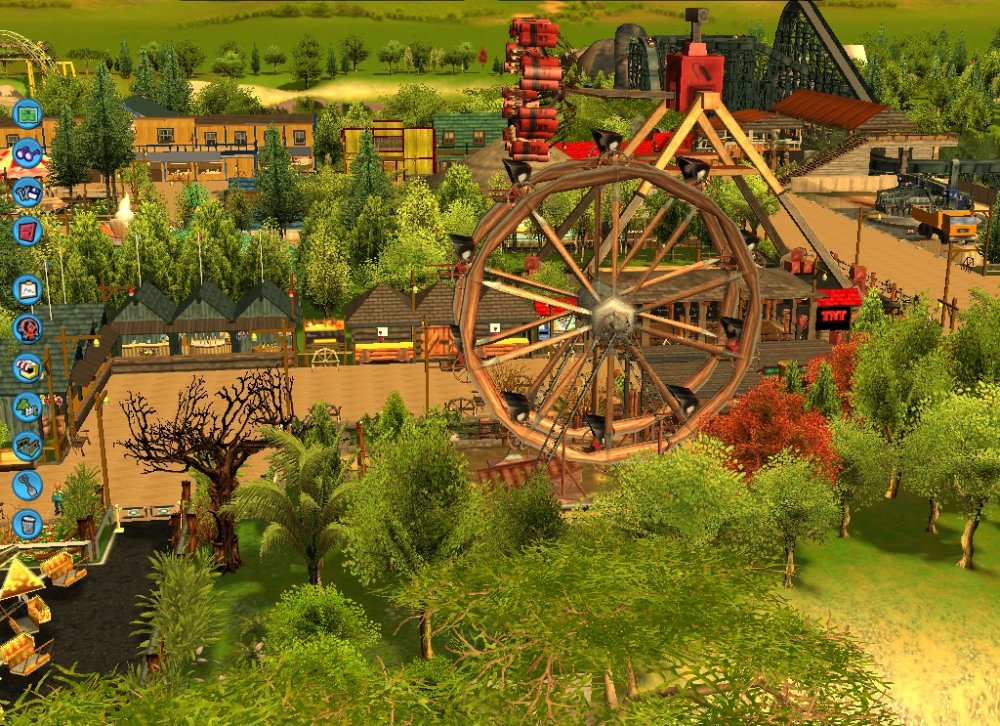Click the red panel icon
Image resolution: width=1000 pixels, height=726 pixels.
[27, 230]
